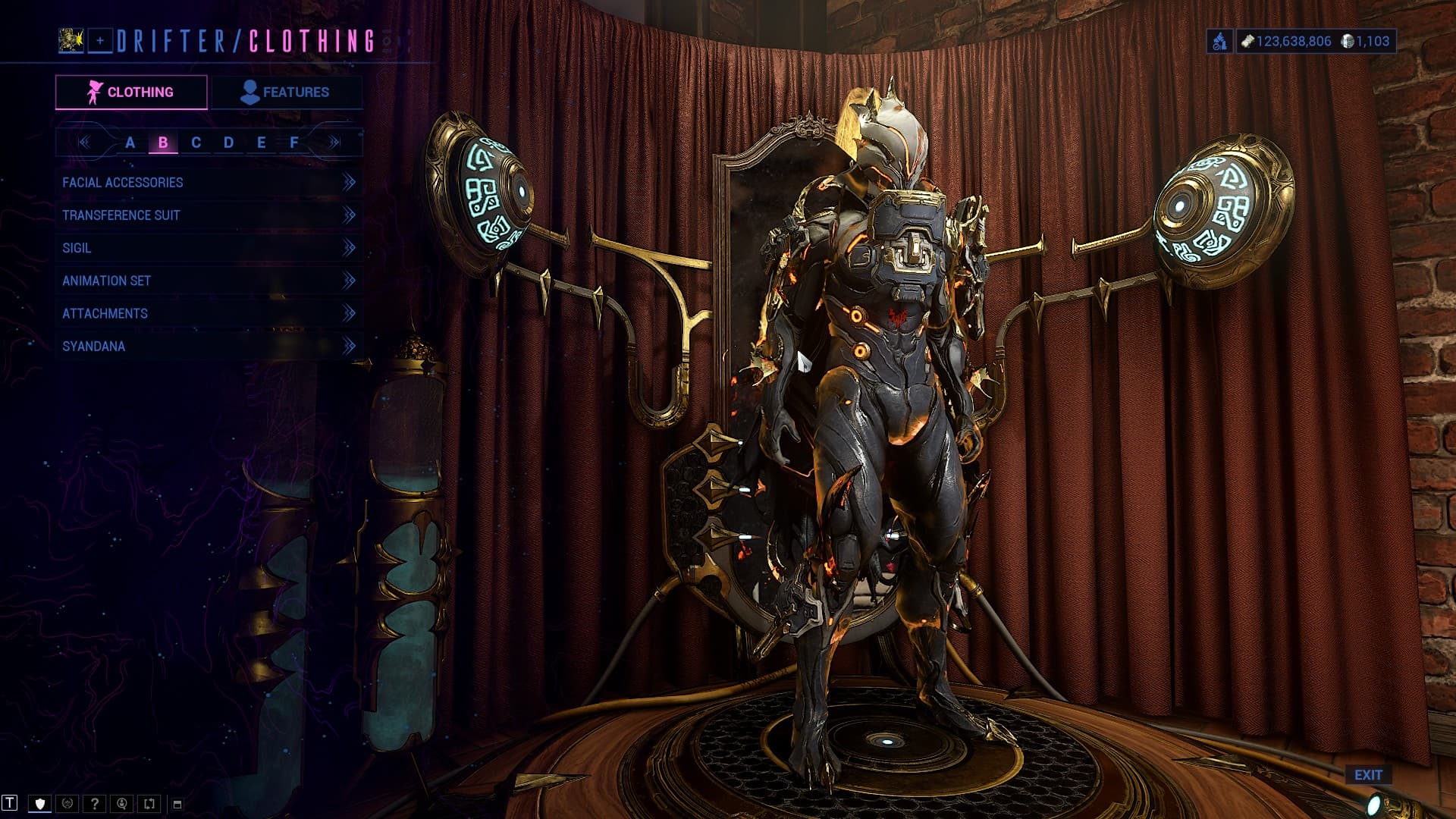Select appearance config E

tap(261, 143)
